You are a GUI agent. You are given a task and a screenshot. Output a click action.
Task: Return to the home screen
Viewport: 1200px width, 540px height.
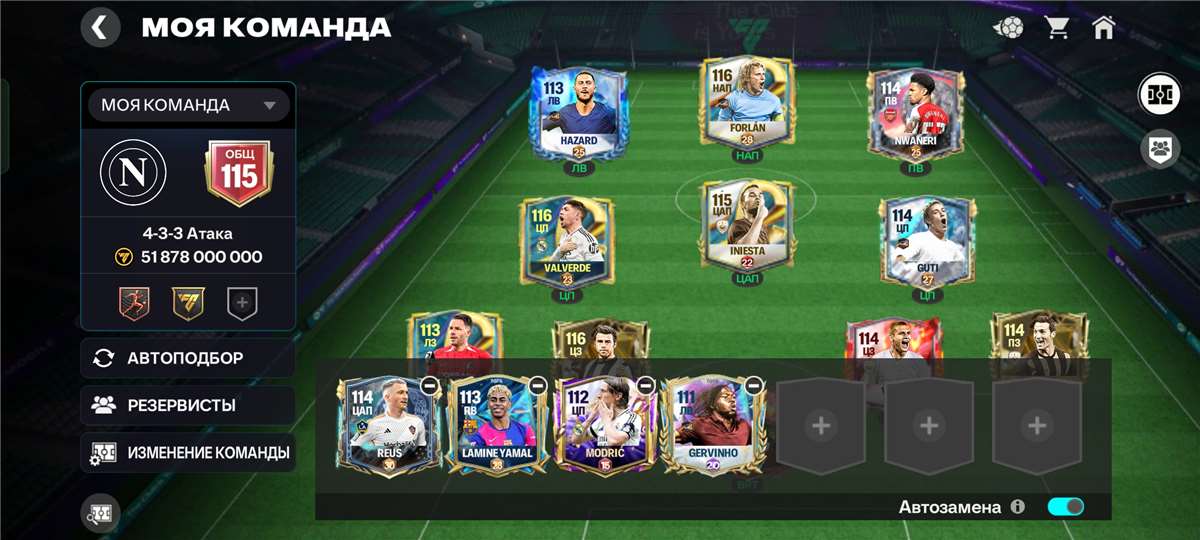(x=1104, y=28)
